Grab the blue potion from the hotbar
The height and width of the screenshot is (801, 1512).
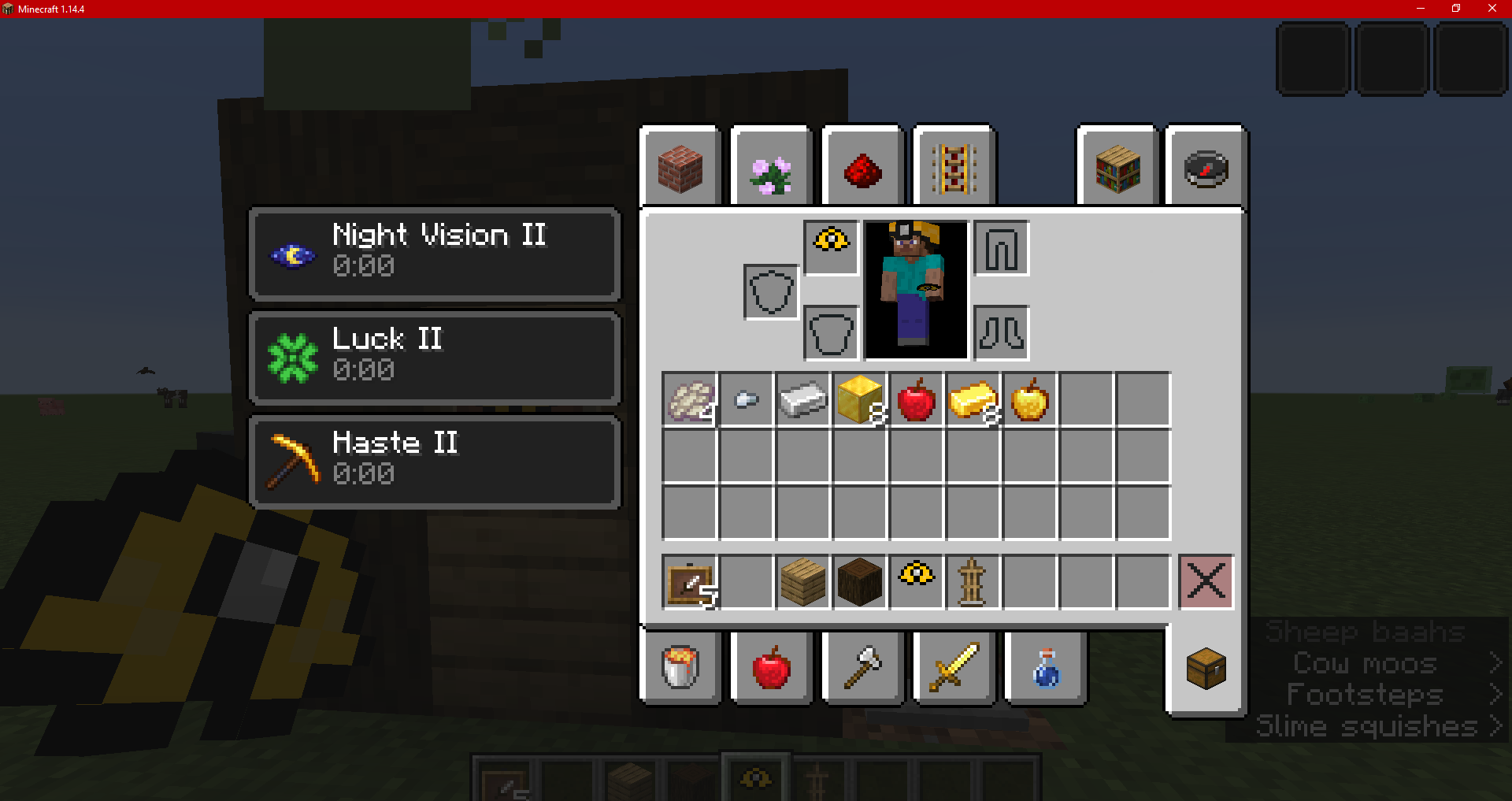click(x=1045, y=668)
